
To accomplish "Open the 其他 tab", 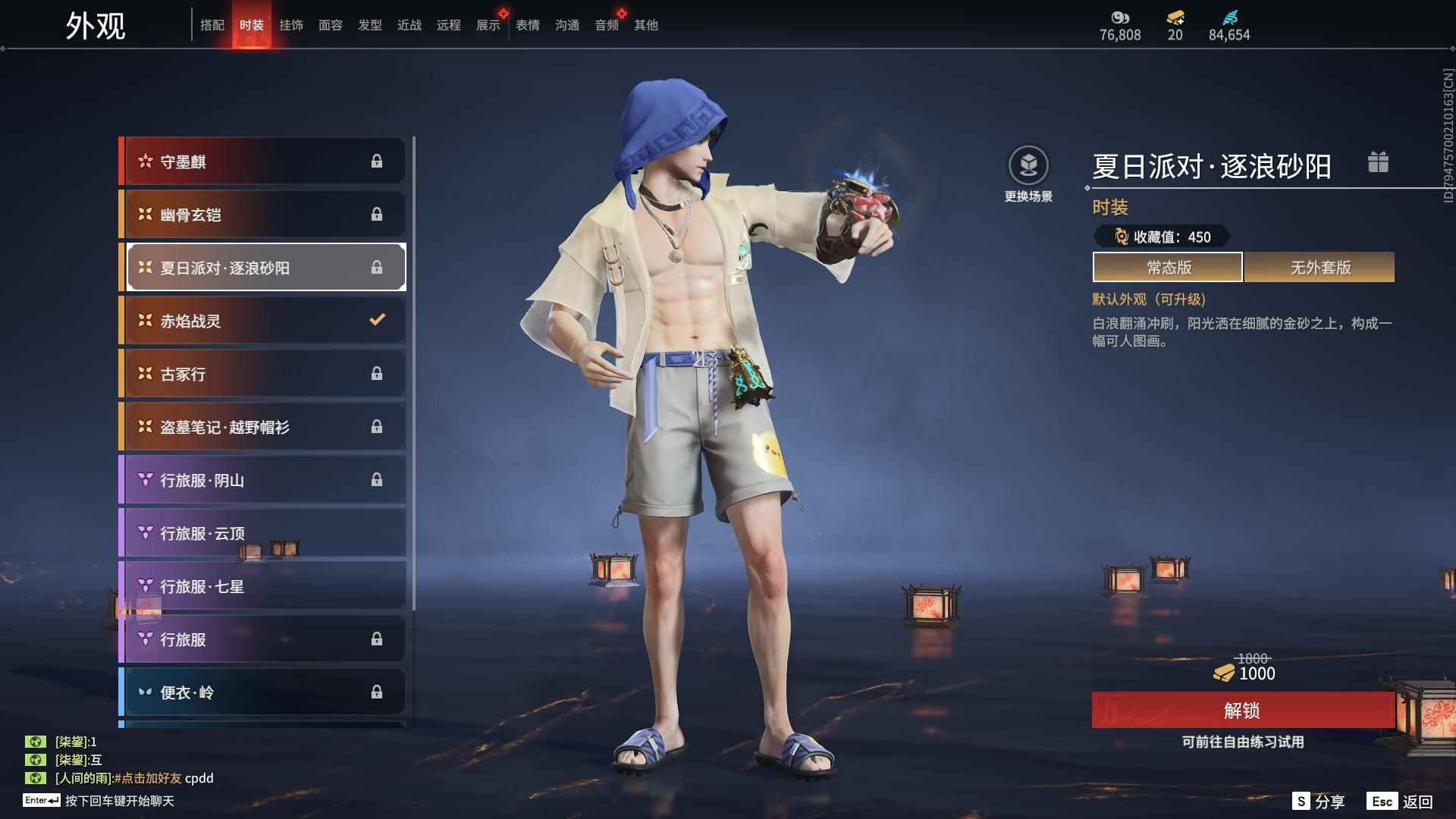I will coord(646,25).
